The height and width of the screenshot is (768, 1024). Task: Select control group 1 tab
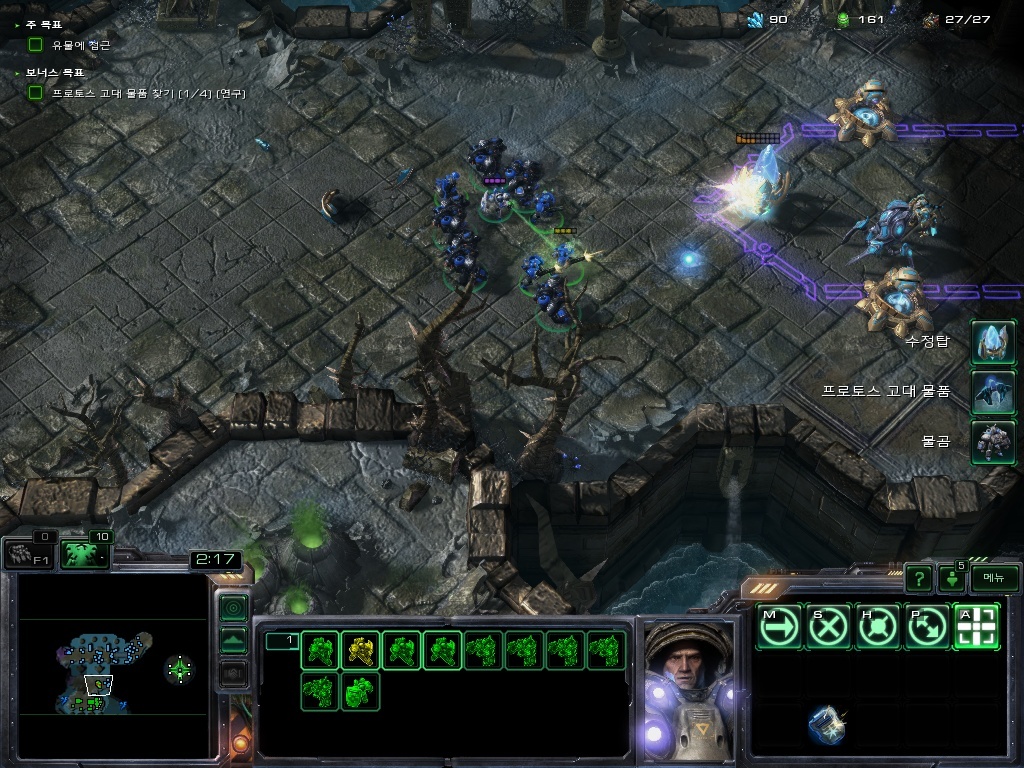tap(282, 640)
